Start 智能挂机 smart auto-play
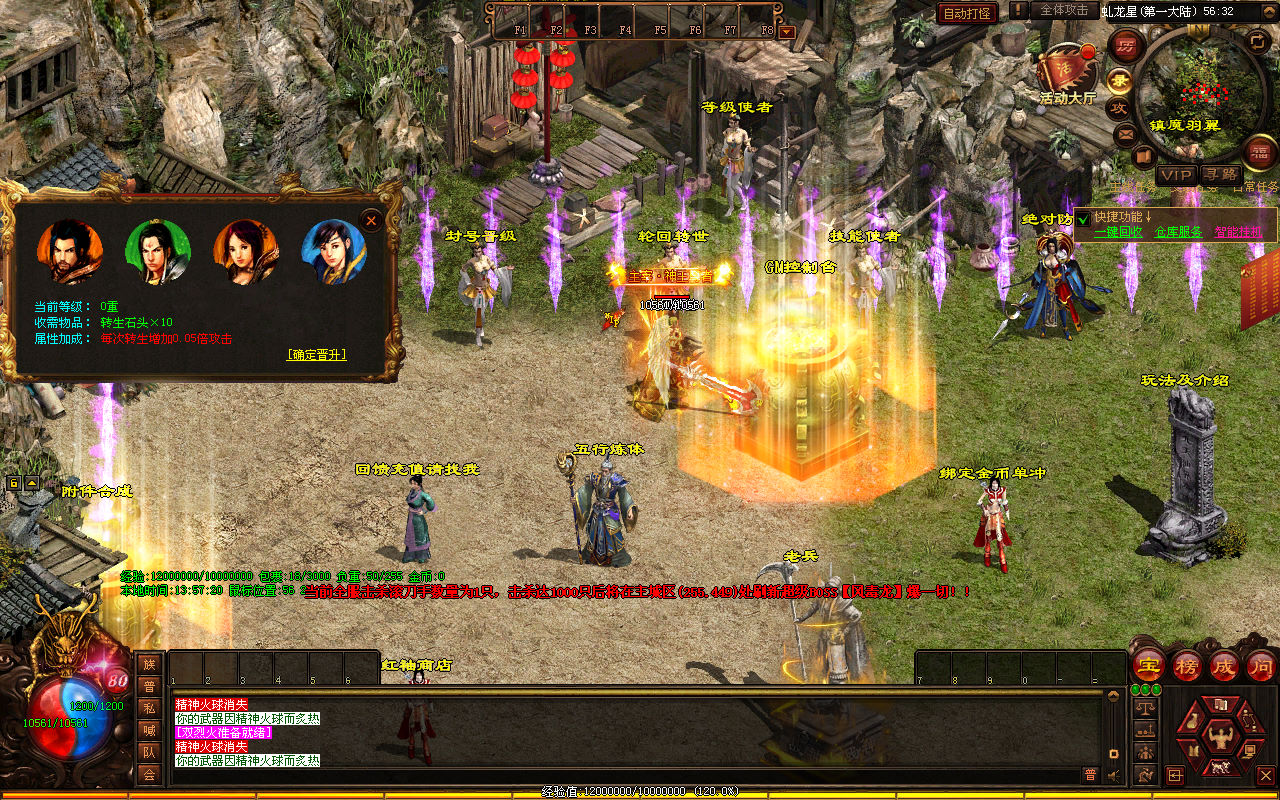 click(x=1238, y=232)
